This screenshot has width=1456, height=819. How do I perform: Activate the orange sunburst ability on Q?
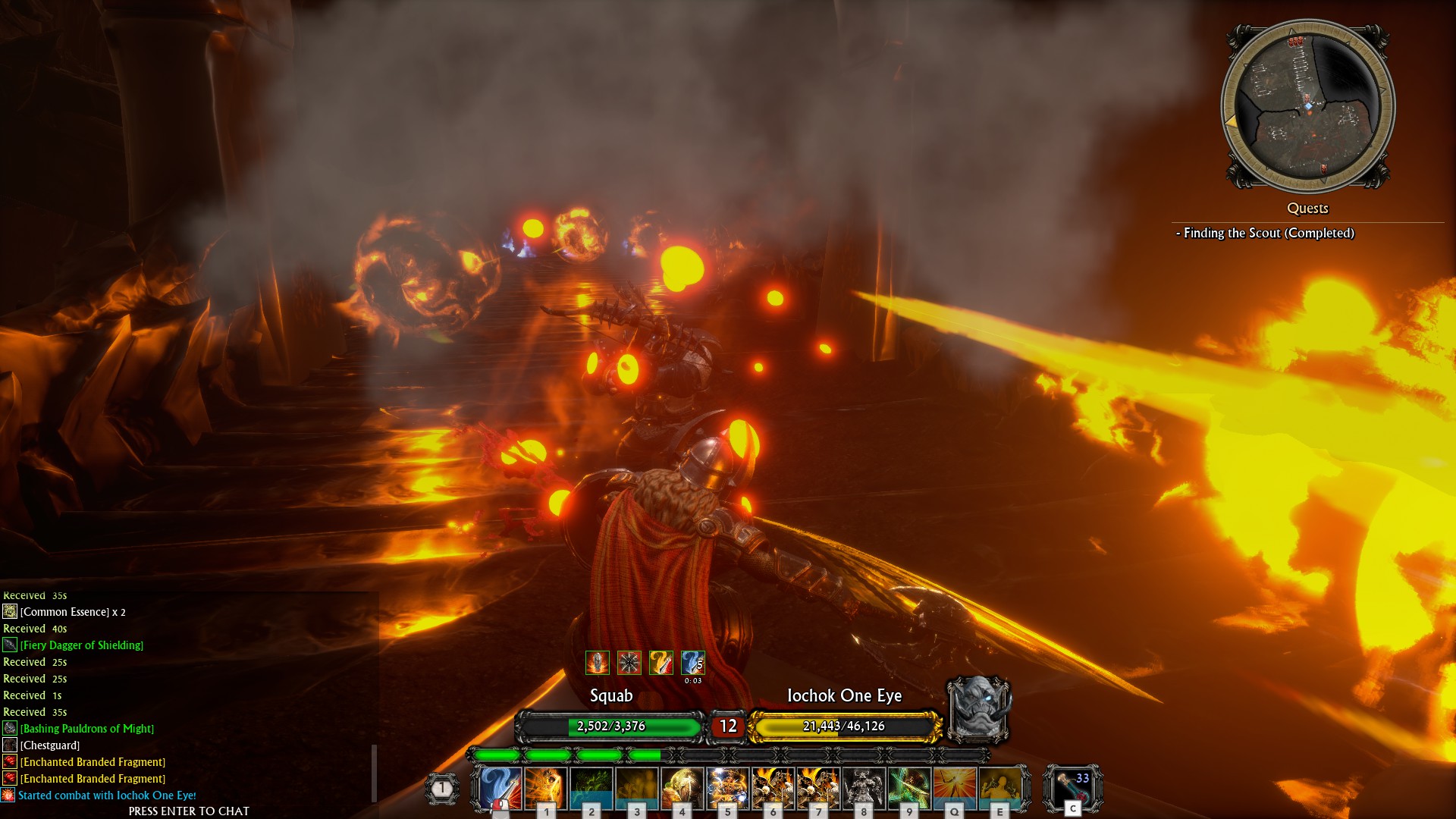(x=954, y=787)
